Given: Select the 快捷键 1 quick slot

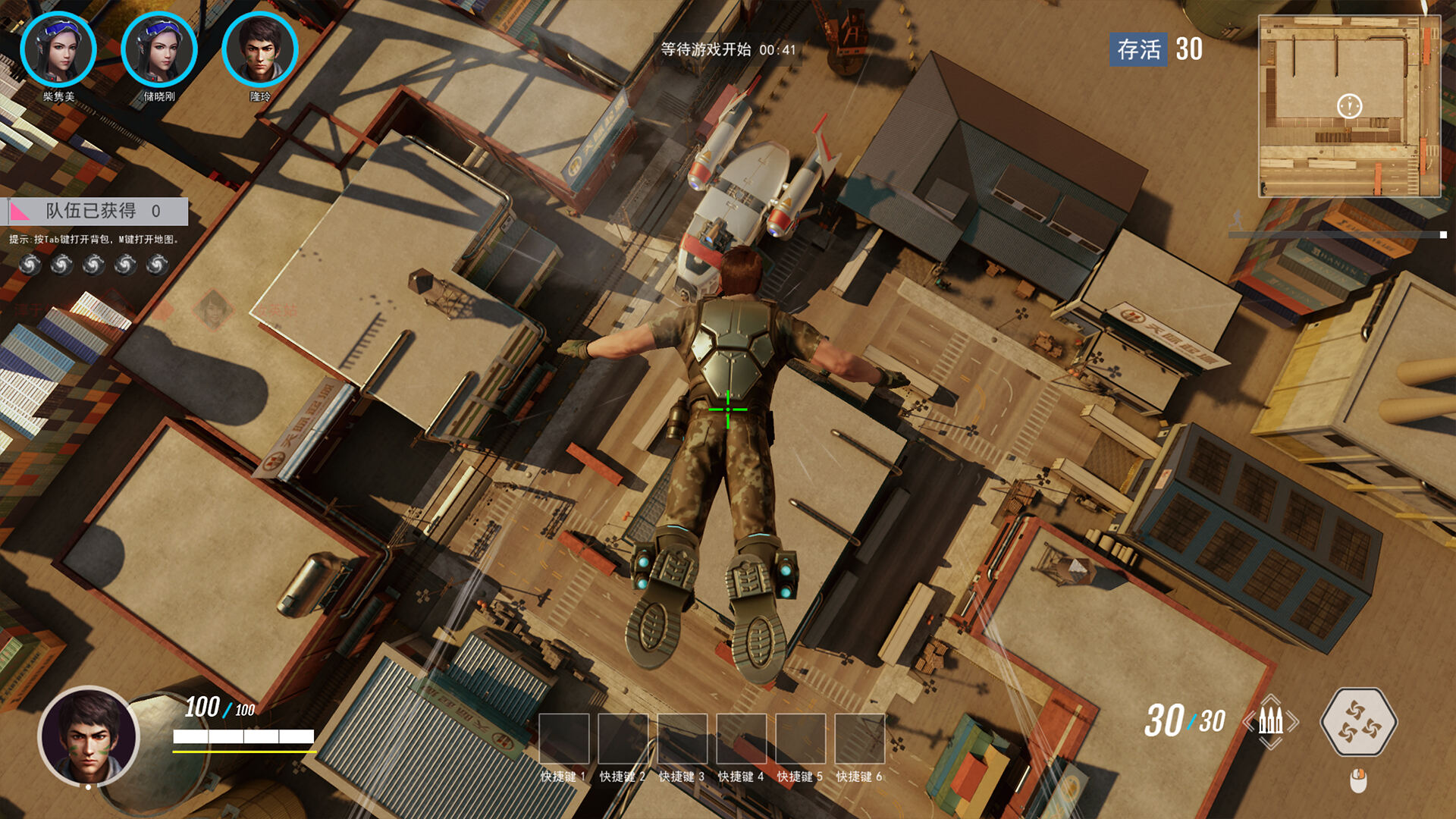Looking at the screenshot, I should coord(563,738).
